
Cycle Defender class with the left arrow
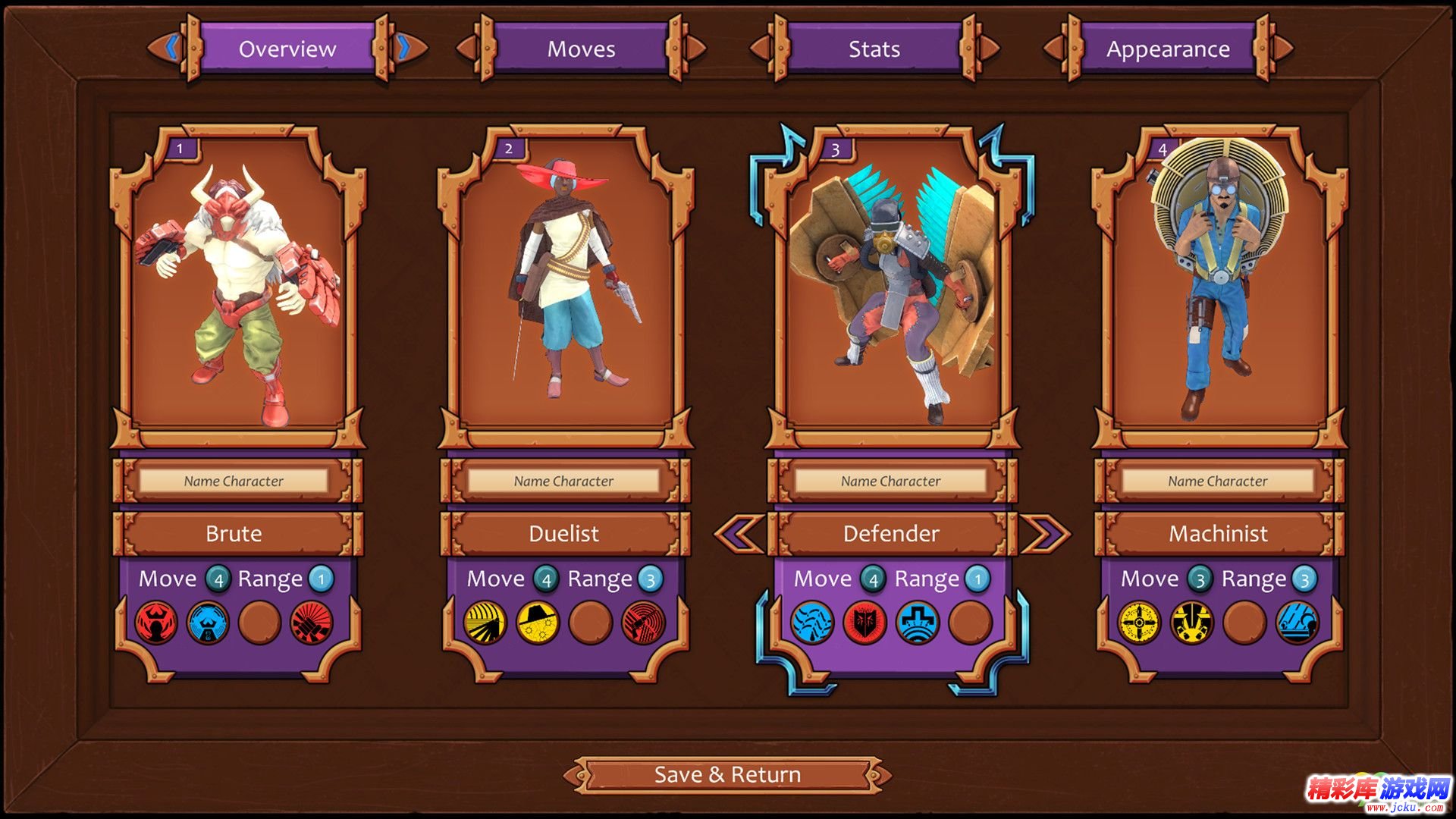pyautogui.click(x=739, y=533)
